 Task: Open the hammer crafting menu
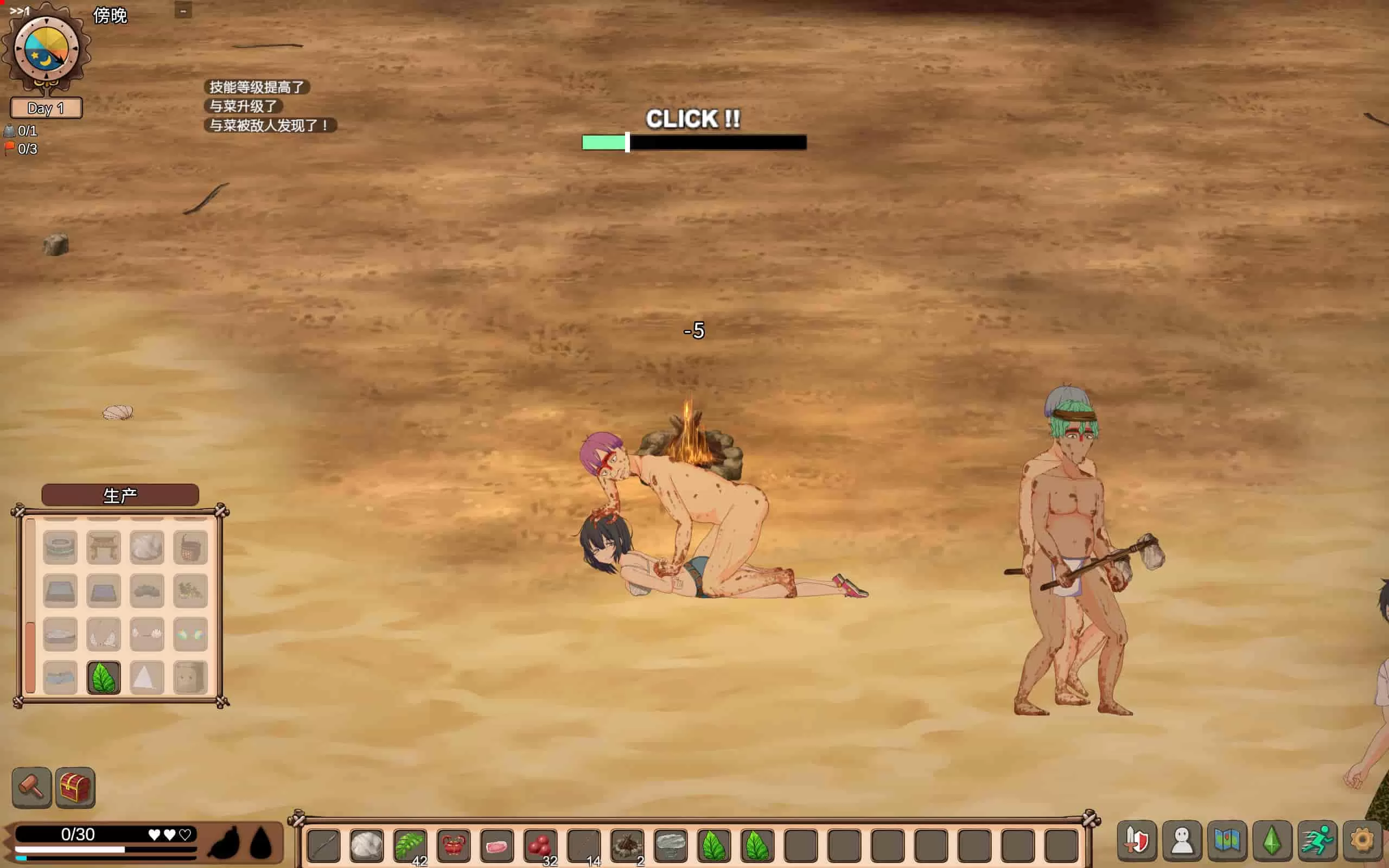31,787
